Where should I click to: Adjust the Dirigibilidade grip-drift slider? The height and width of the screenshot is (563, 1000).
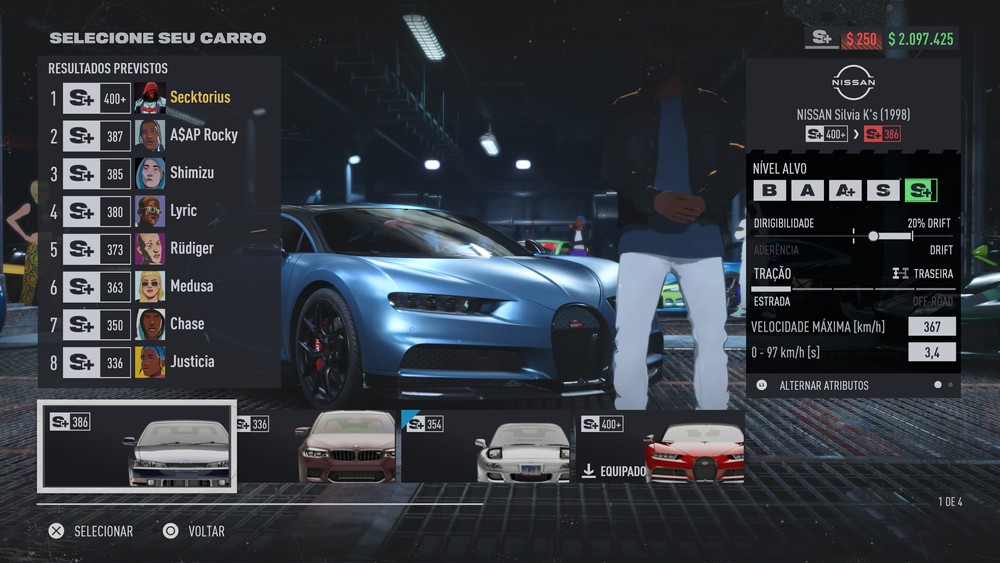pos(873,236)
